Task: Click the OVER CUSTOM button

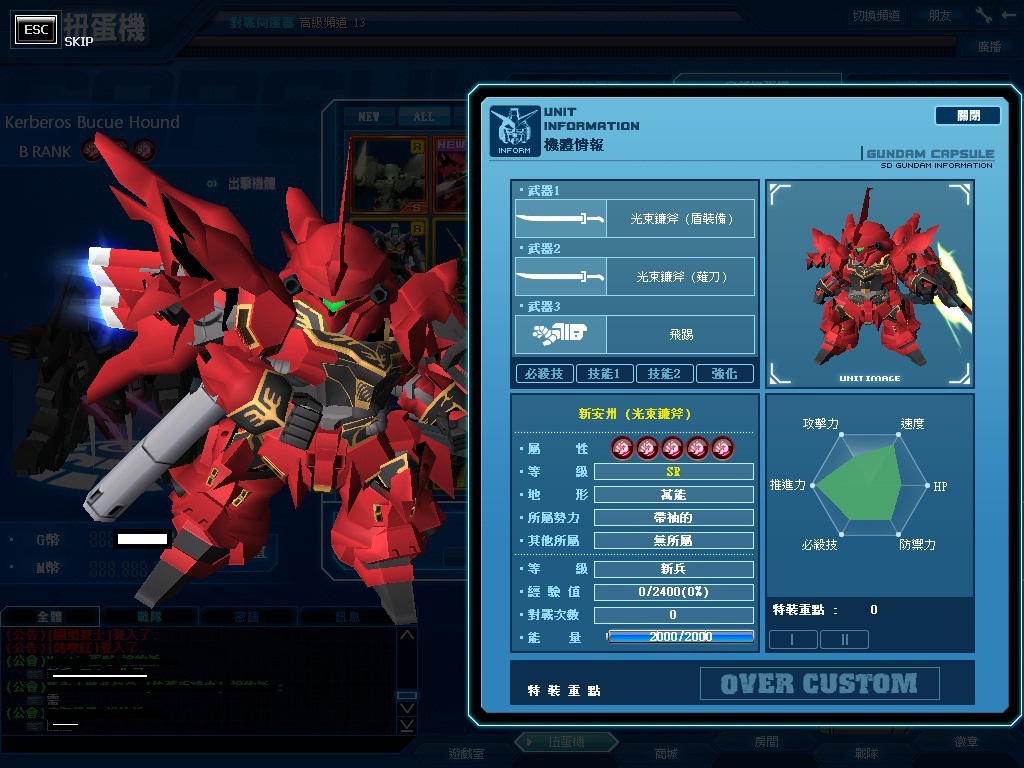Action: coord(819,684)
